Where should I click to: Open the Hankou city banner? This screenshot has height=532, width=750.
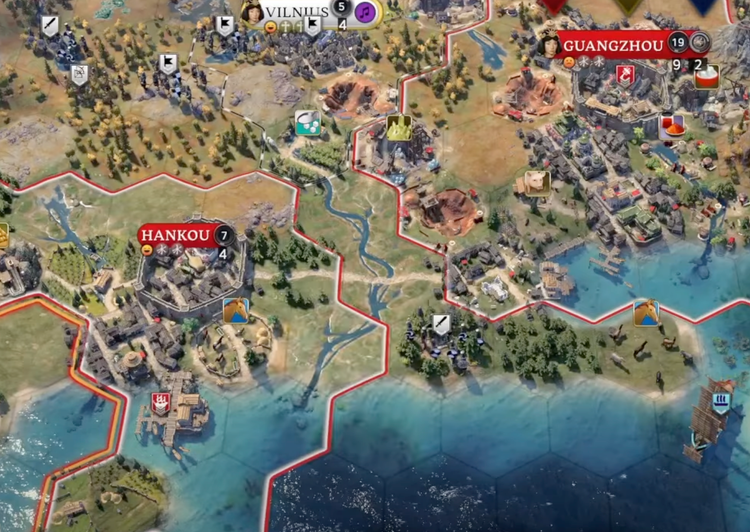[176, 236]
